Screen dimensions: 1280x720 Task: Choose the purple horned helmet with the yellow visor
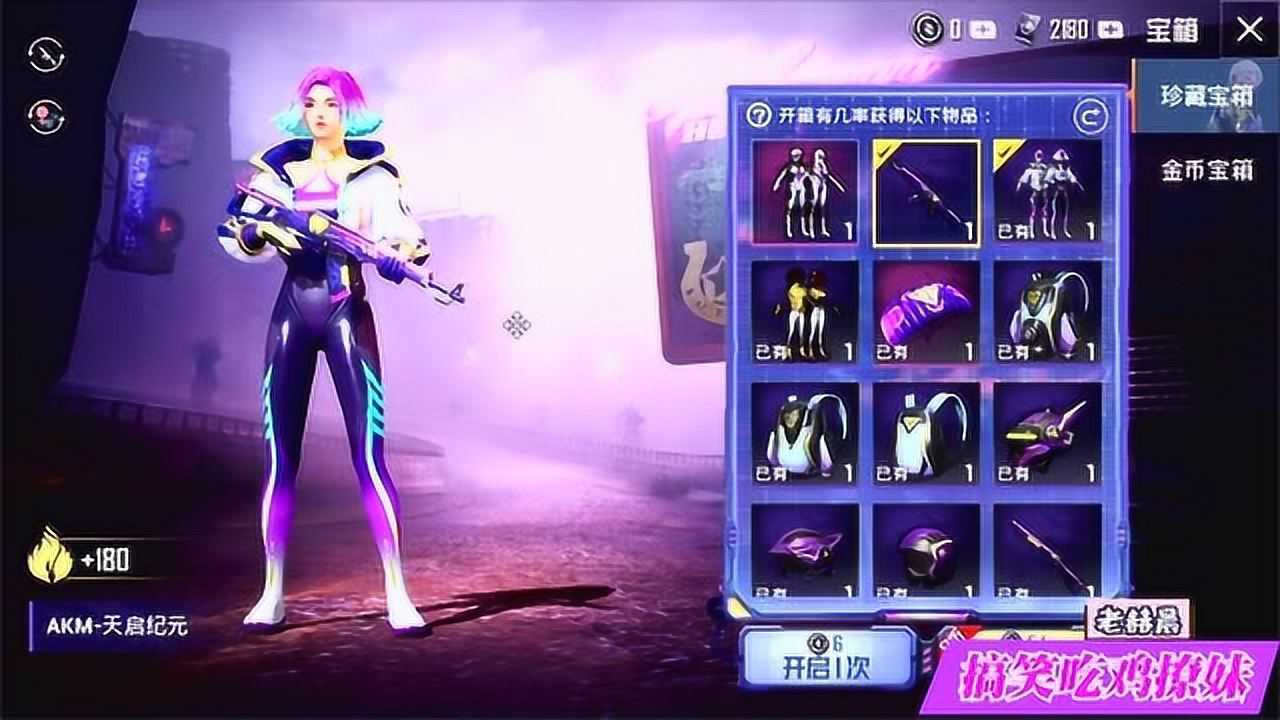tap(1047, 434)
